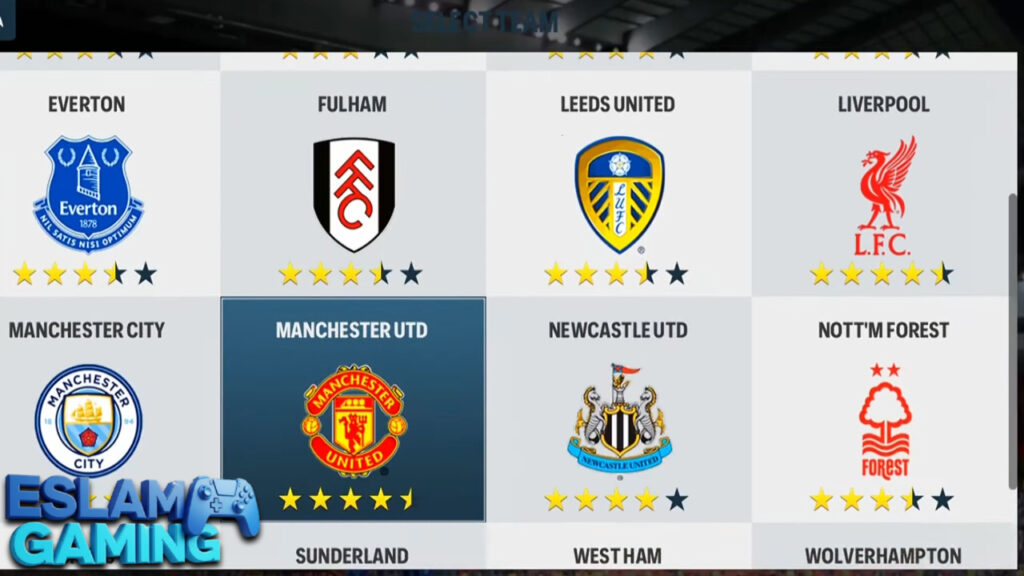
Task: Select the Sunderland team tile
Action: tap(352, 553)
